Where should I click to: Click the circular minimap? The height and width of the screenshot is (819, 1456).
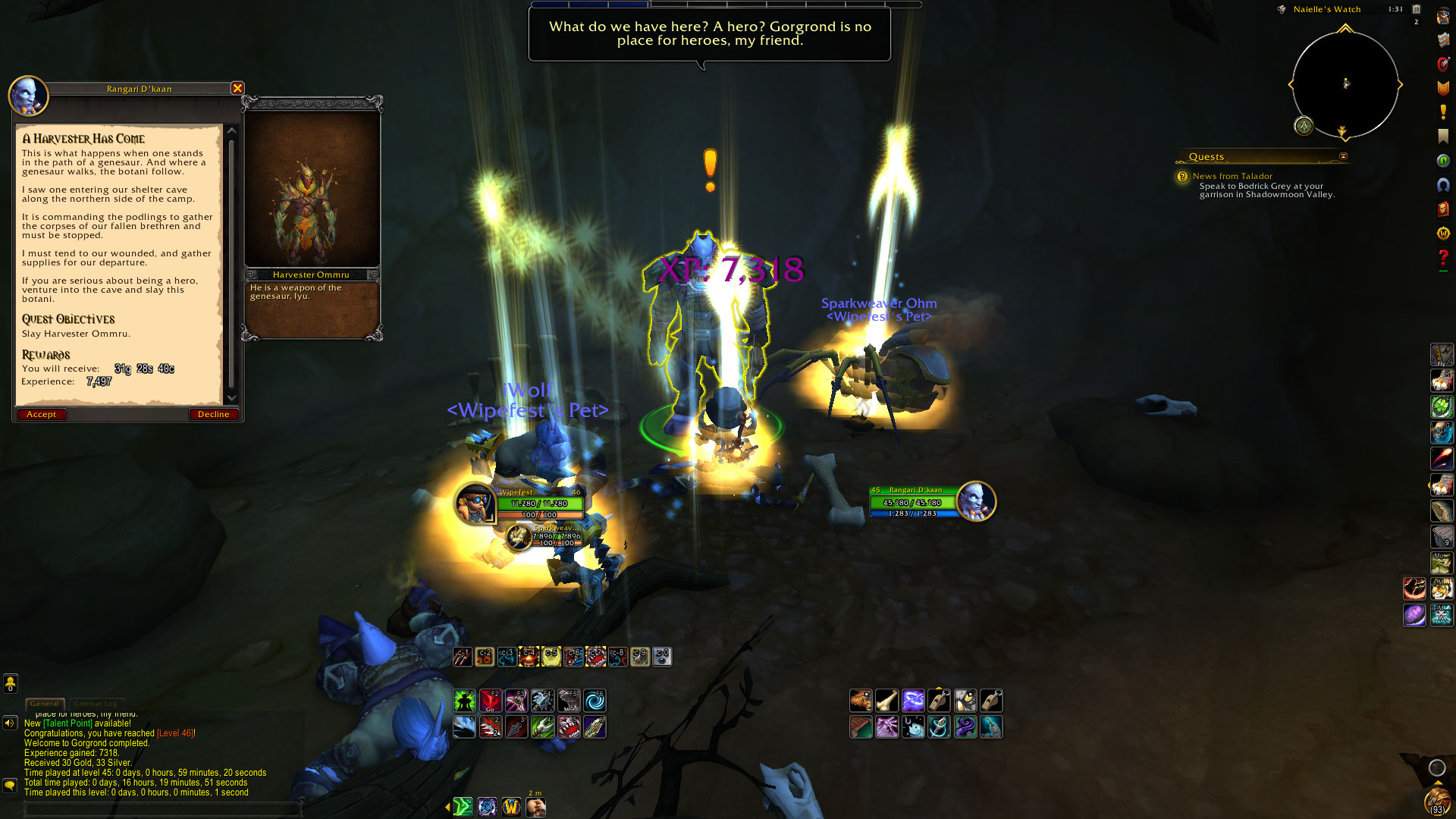[1345, 84]
